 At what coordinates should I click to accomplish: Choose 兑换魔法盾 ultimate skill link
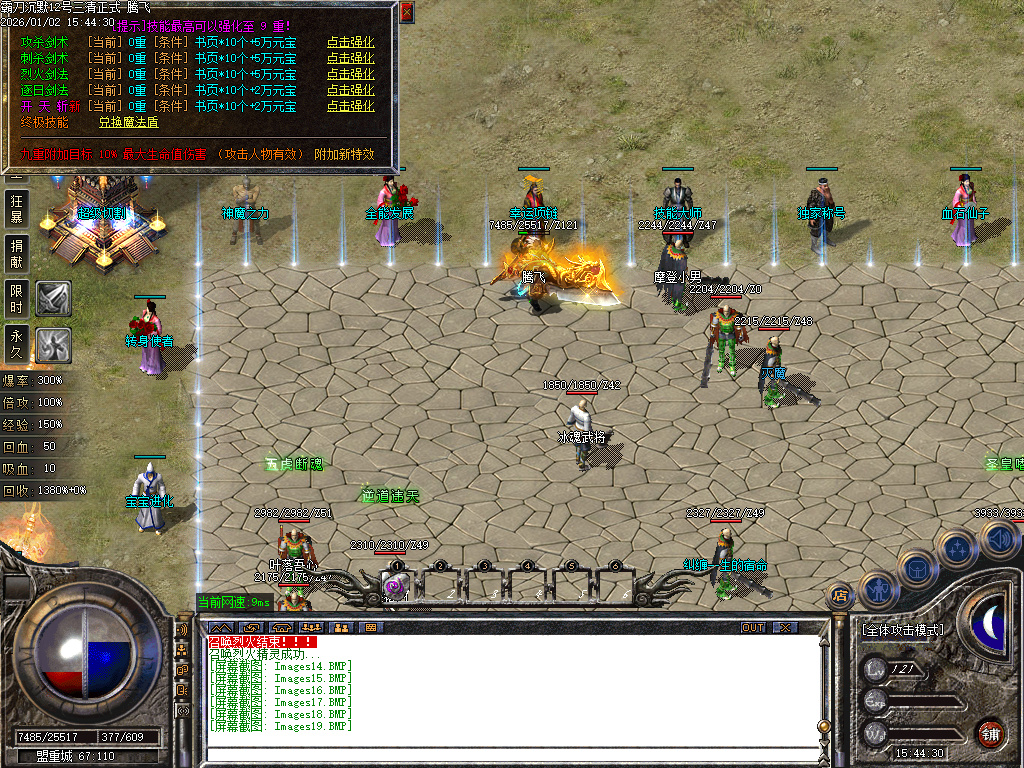point(128,122)
